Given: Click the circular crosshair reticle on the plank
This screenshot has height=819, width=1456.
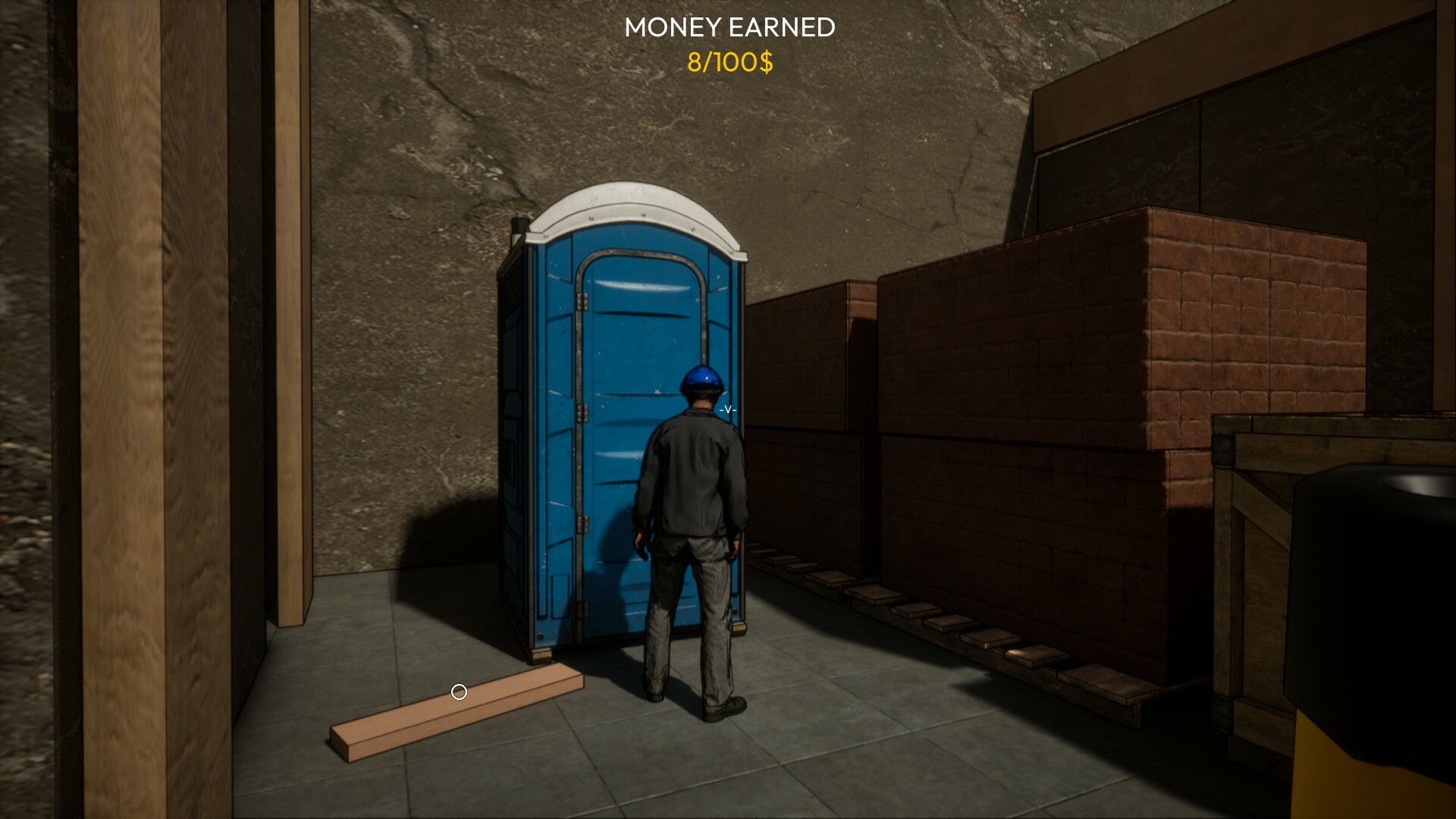Looking at the screenshot, I should [x=458, y=692].
